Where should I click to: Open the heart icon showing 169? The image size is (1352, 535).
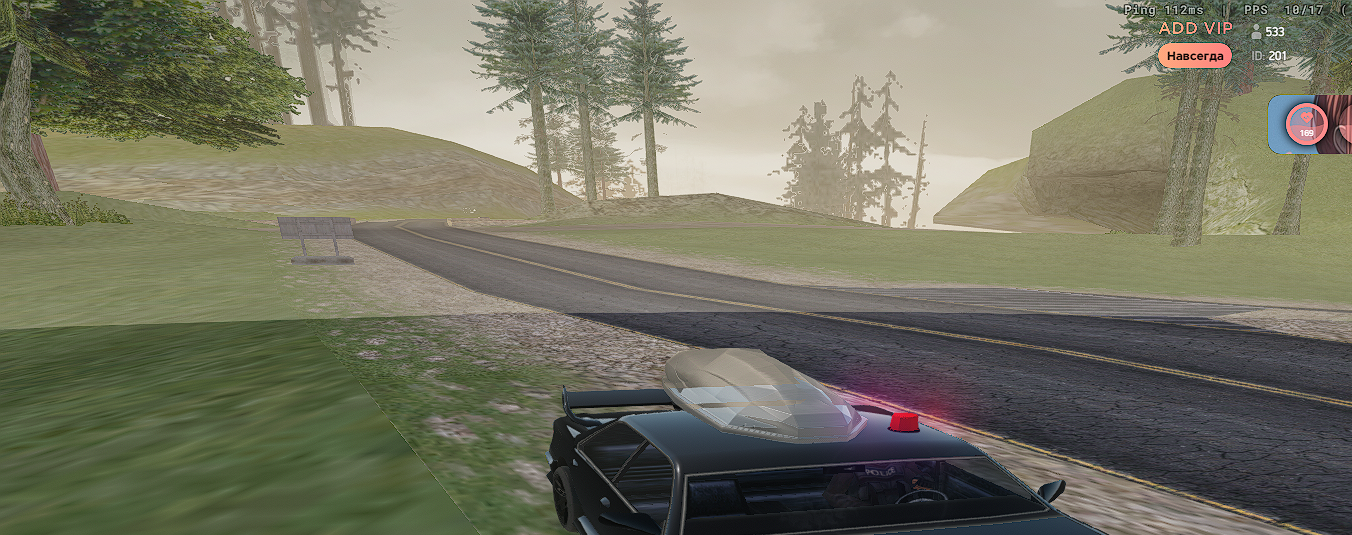coord(1306,124)
